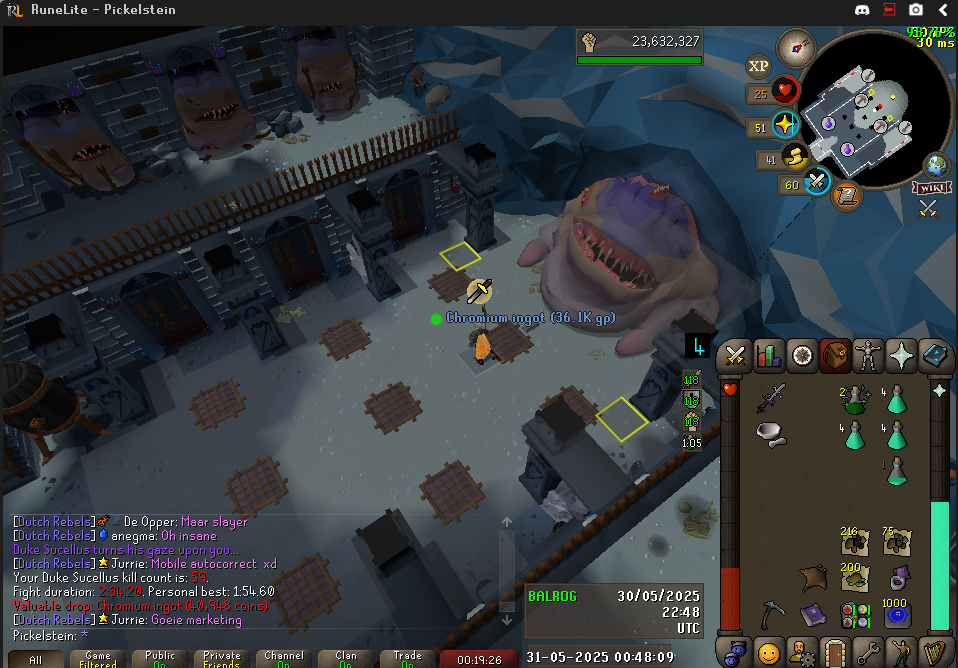Show the Prayer tab
The width and height of the screenshot is (958, 668).
click(901, 355)
